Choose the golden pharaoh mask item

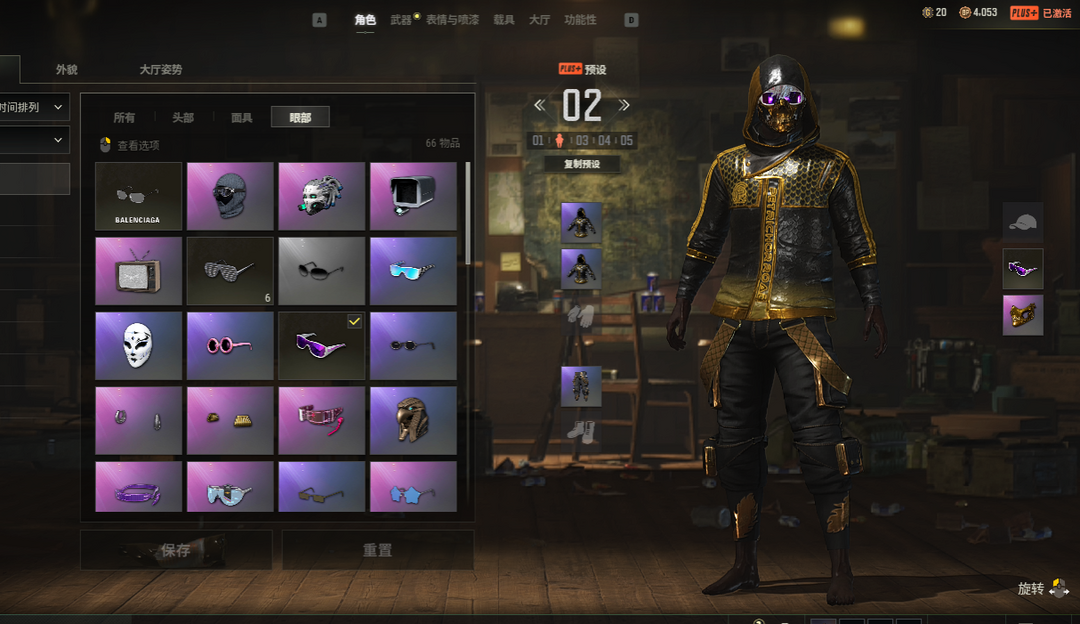[413, 420]
